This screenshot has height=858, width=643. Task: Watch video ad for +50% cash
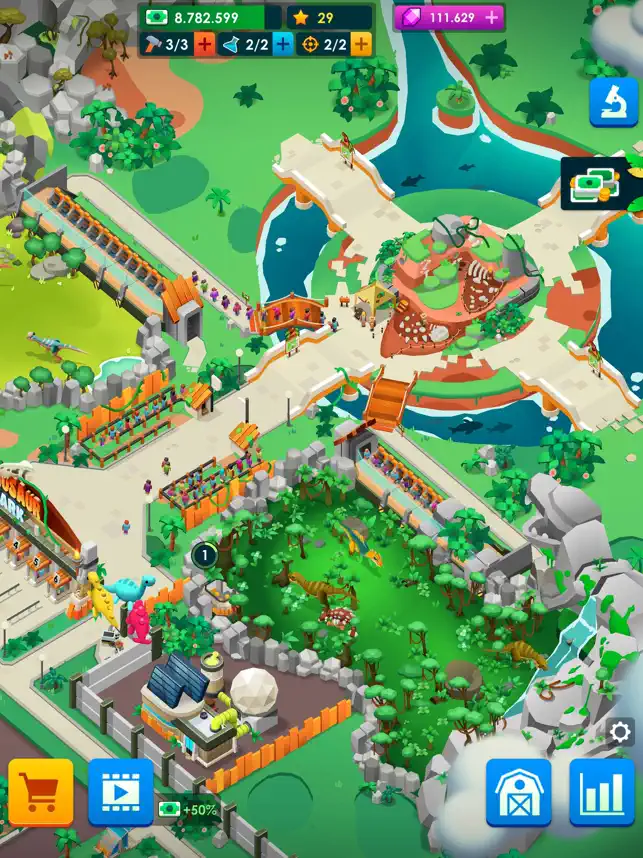121,792
